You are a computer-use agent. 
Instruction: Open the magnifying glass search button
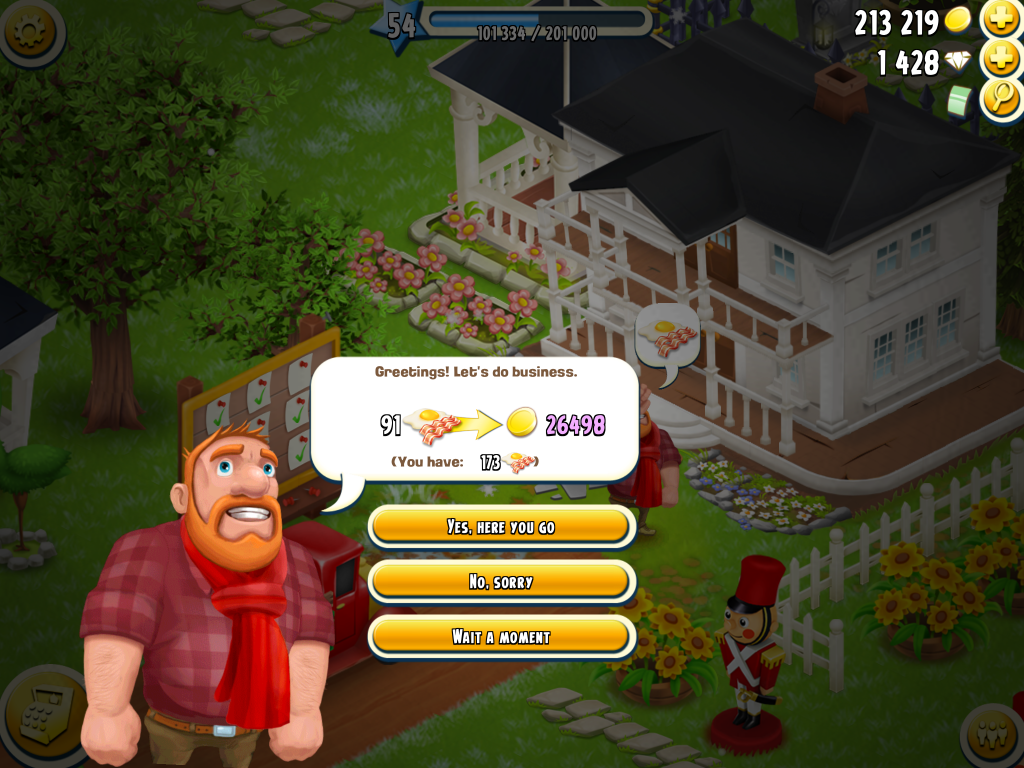1000,99
